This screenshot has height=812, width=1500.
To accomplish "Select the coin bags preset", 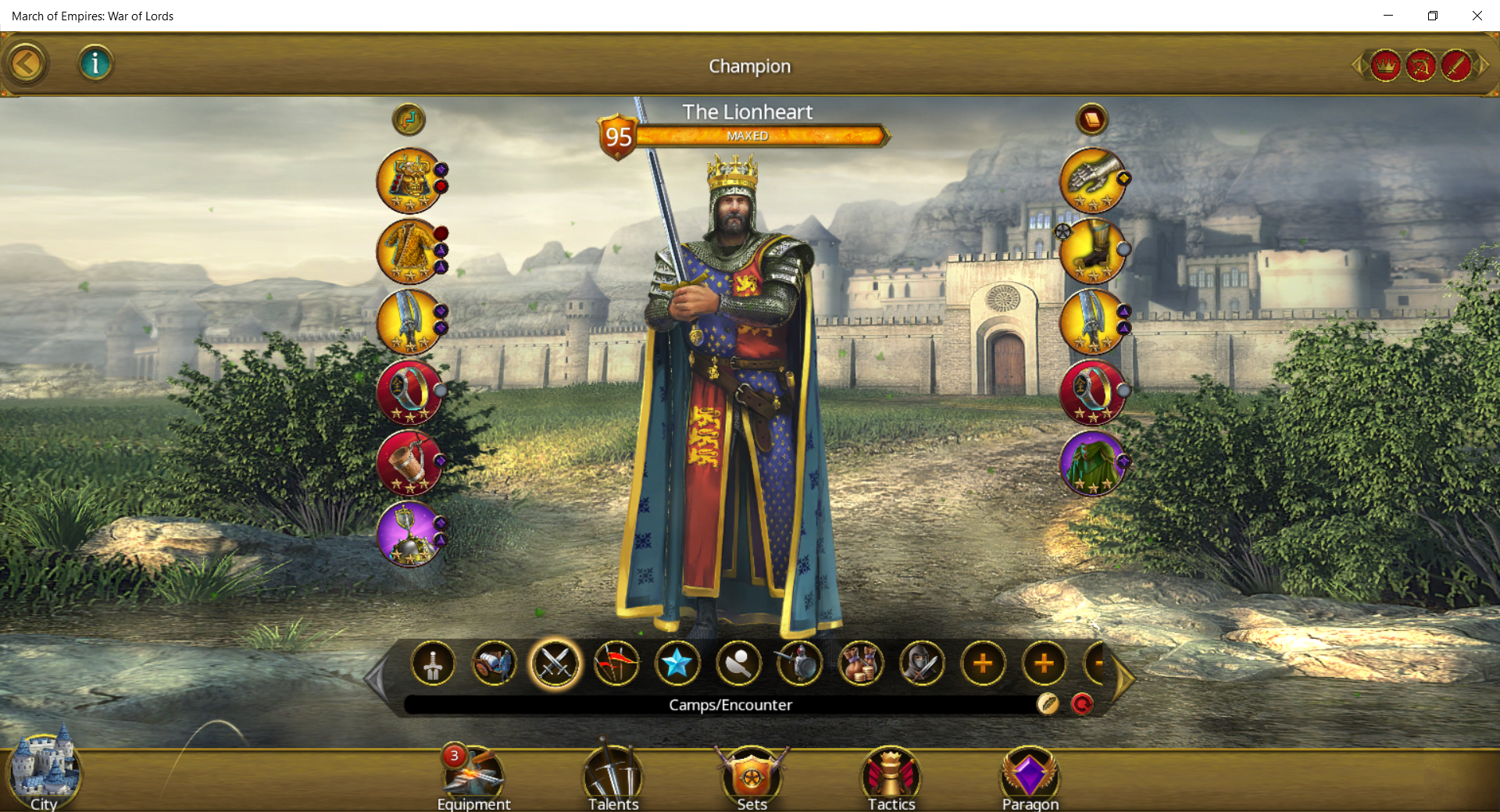I will click(860, 664).
